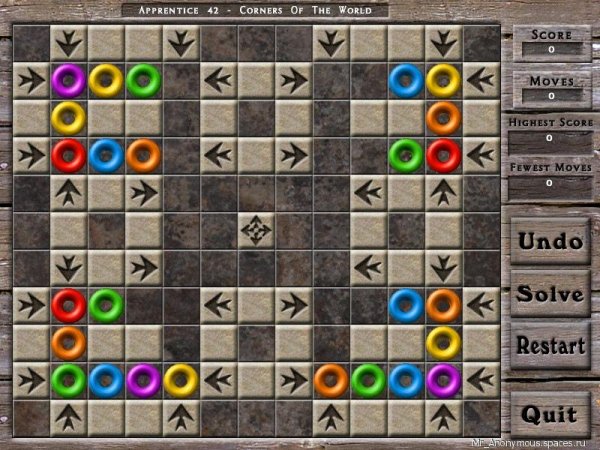Select the orange ring left of a green ring

(x=330, y=380)
